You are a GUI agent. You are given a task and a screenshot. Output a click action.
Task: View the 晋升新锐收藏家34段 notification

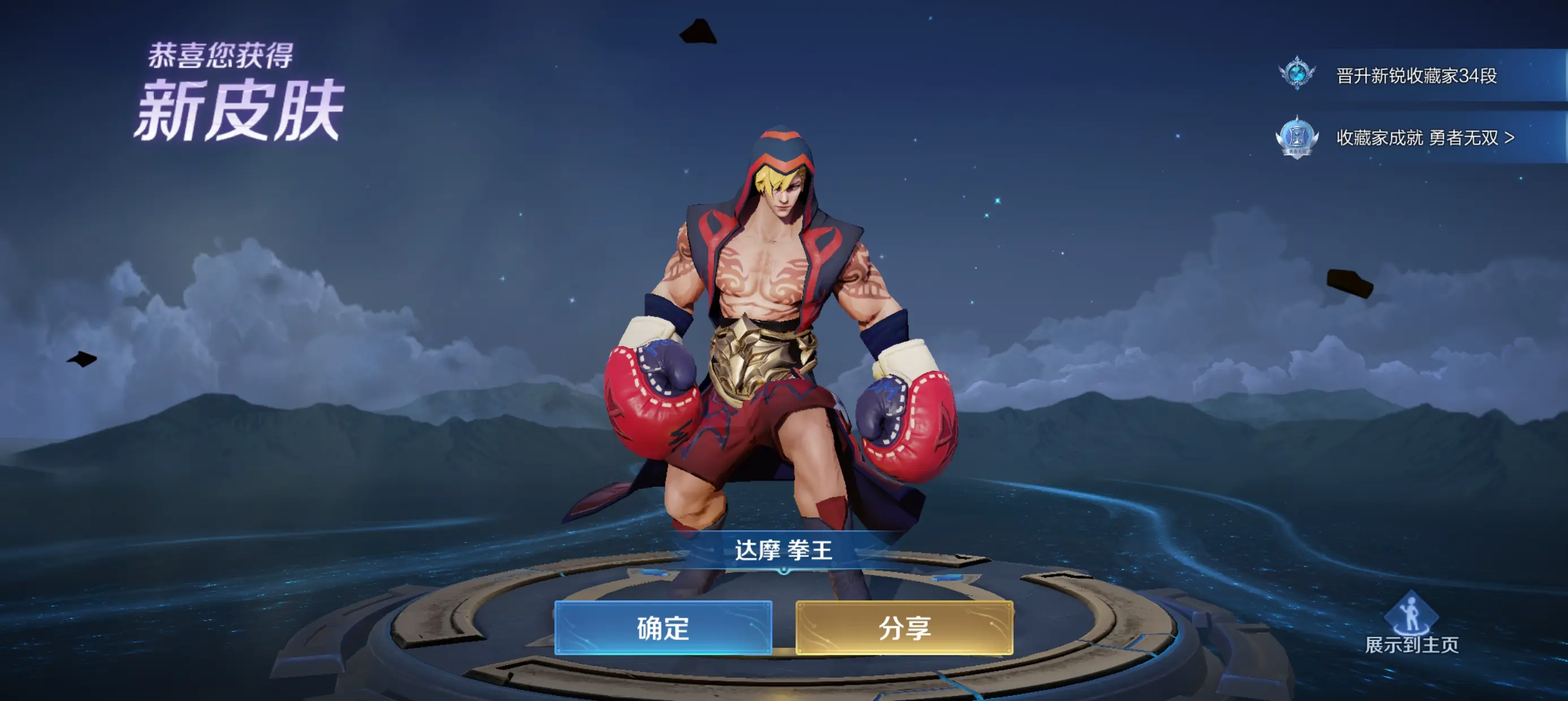click(x=1415, y=75)
